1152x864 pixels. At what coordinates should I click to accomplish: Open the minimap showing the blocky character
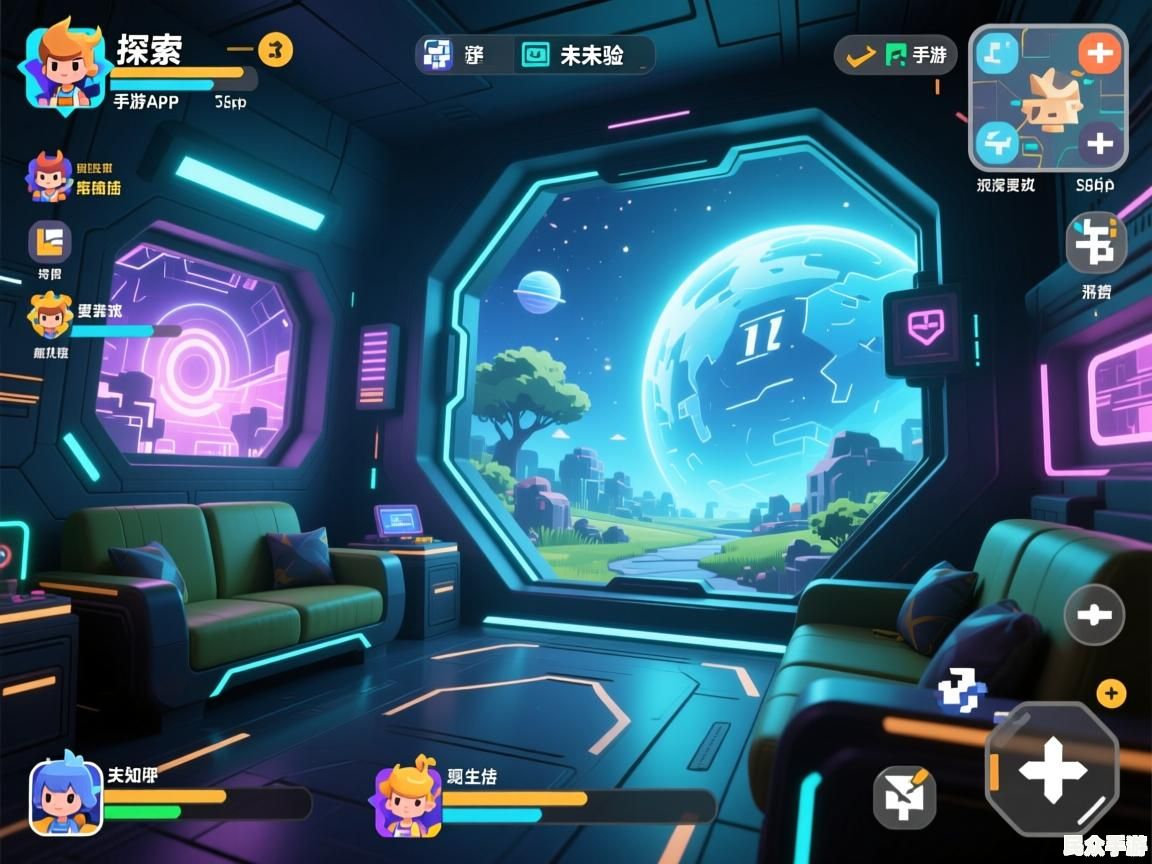(x=1047, y=98)
